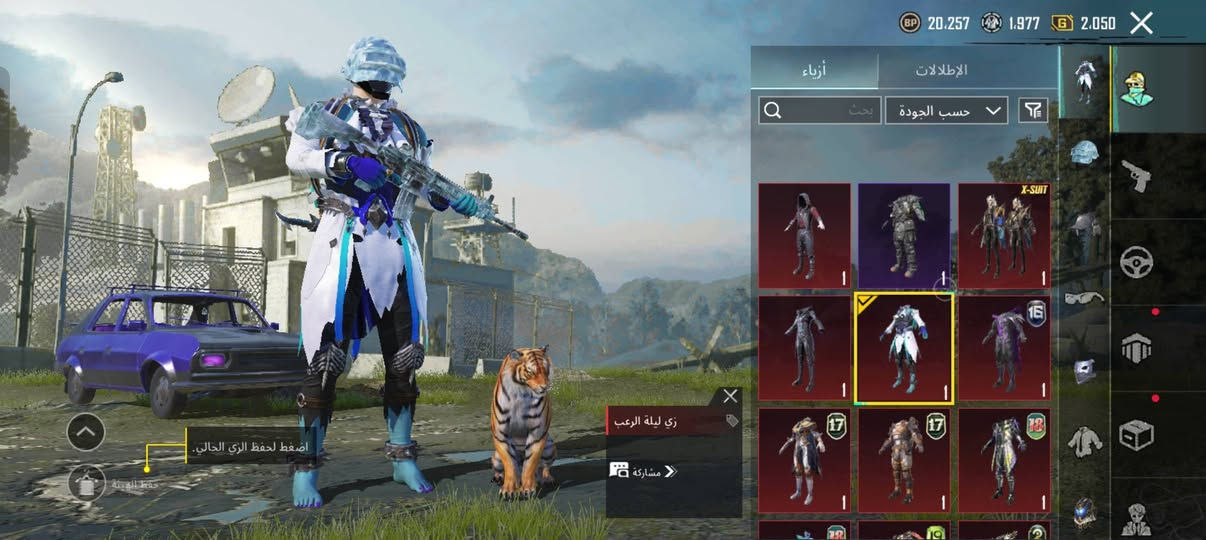Open the box crate inventory category
The image size is (1206, 540).
pos(1136,434)
